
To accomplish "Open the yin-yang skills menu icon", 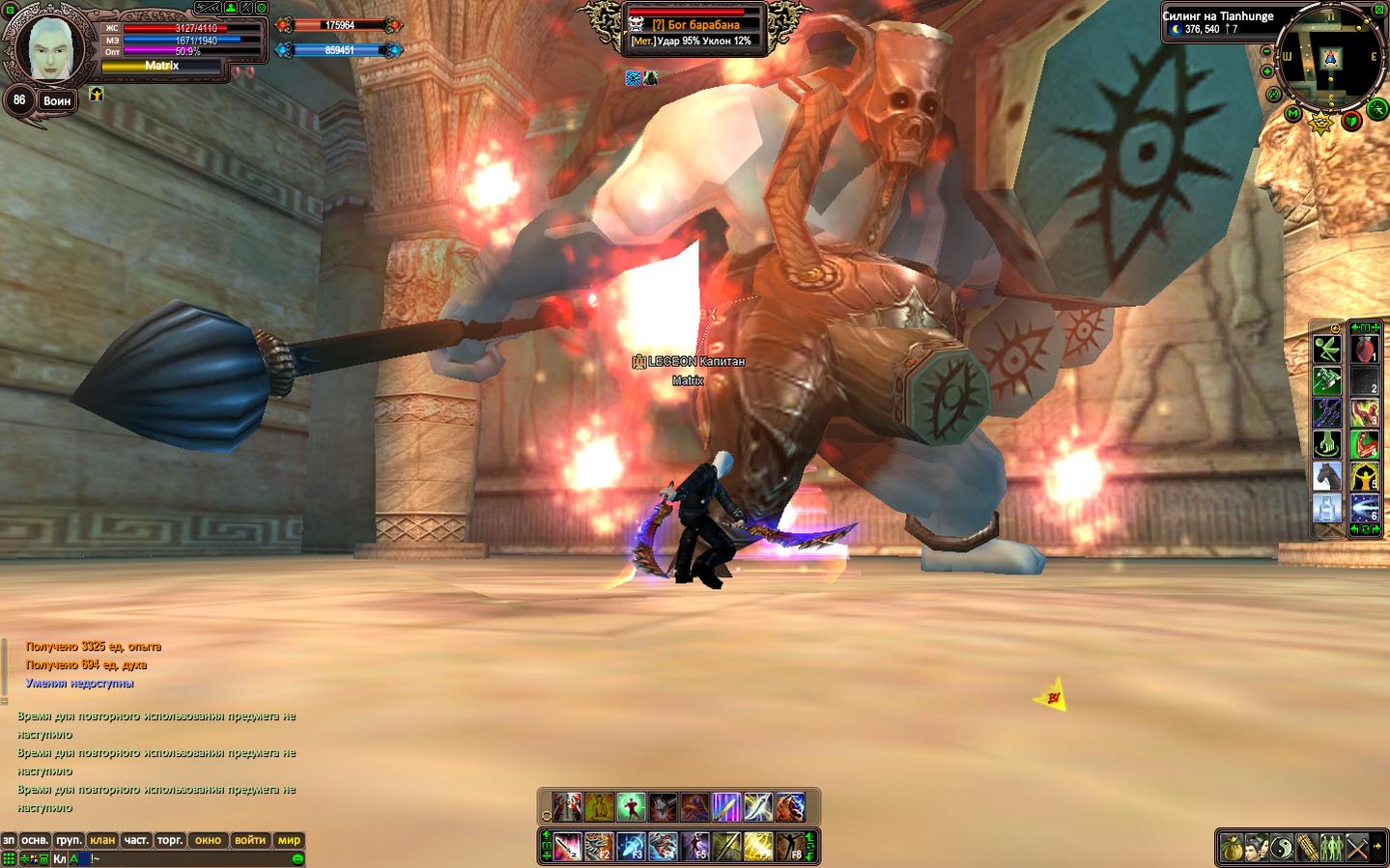I will pos(1280,848).
